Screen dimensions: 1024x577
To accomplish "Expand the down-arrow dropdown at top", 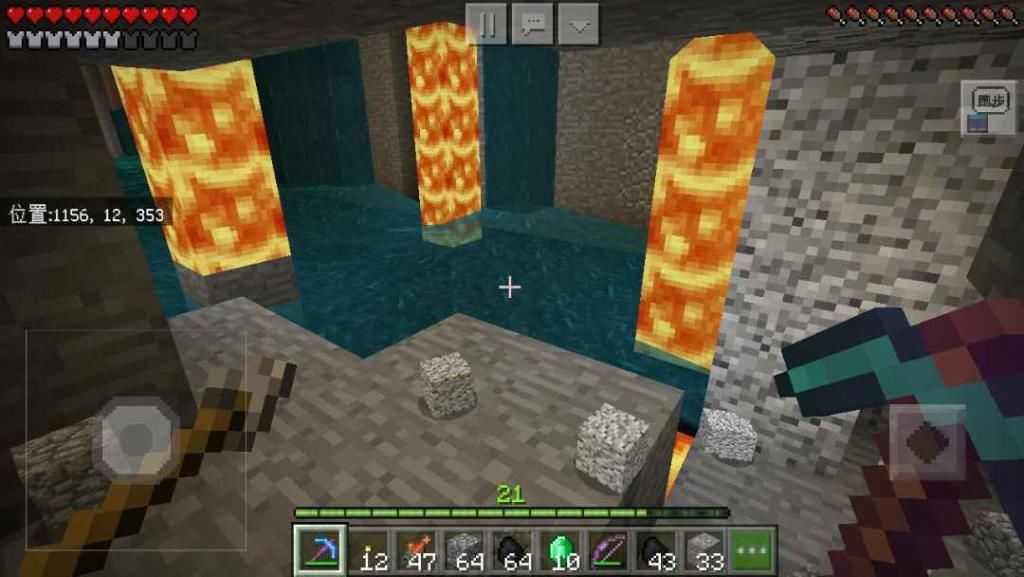I will 578,23.
